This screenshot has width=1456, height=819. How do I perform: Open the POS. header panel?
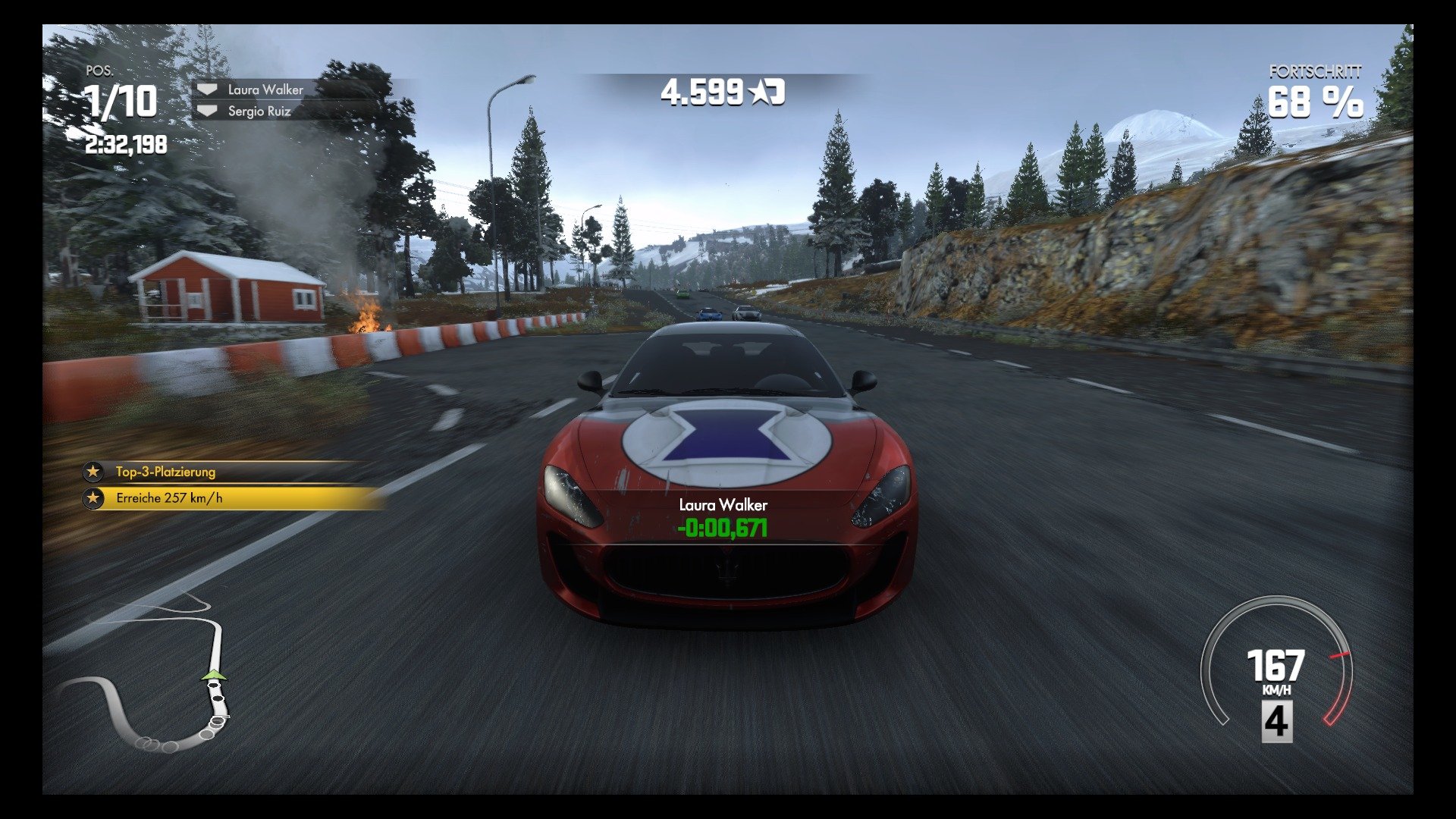point(99,71)
